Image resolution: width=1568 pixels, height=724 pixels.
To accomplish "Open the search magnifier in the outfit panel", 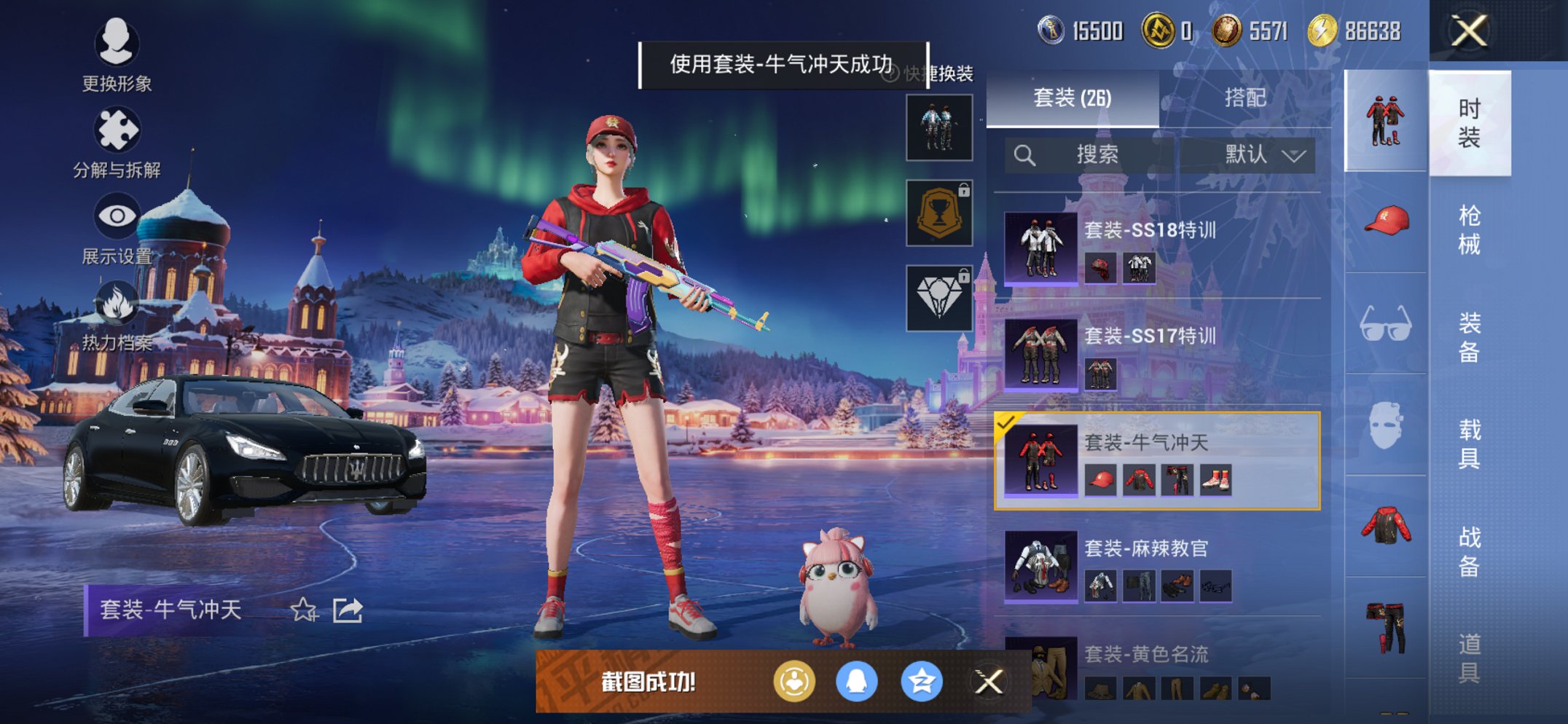I will click(x=1025, y=154).
